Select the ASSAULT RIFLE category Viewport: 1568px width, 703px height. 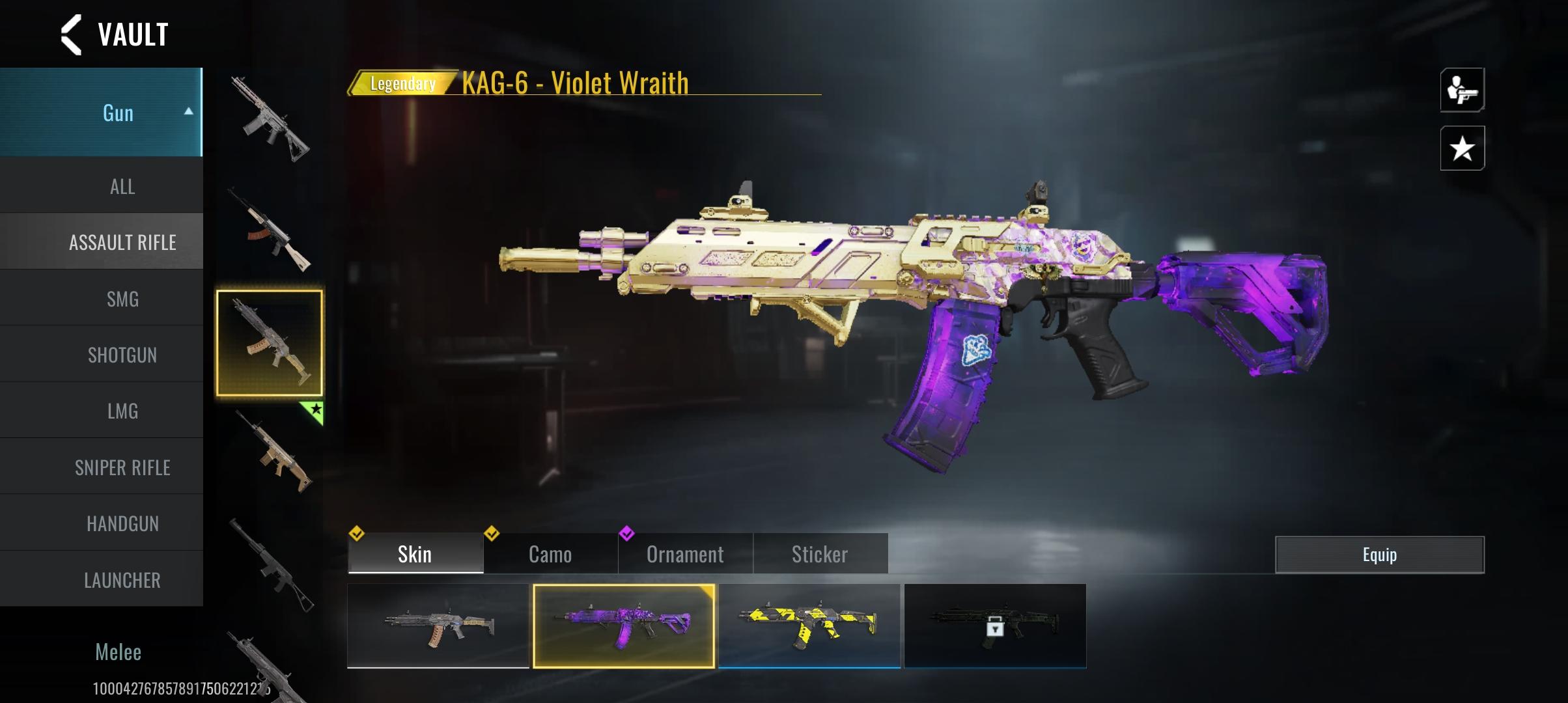pyautogui.click(x=122, y=243)
